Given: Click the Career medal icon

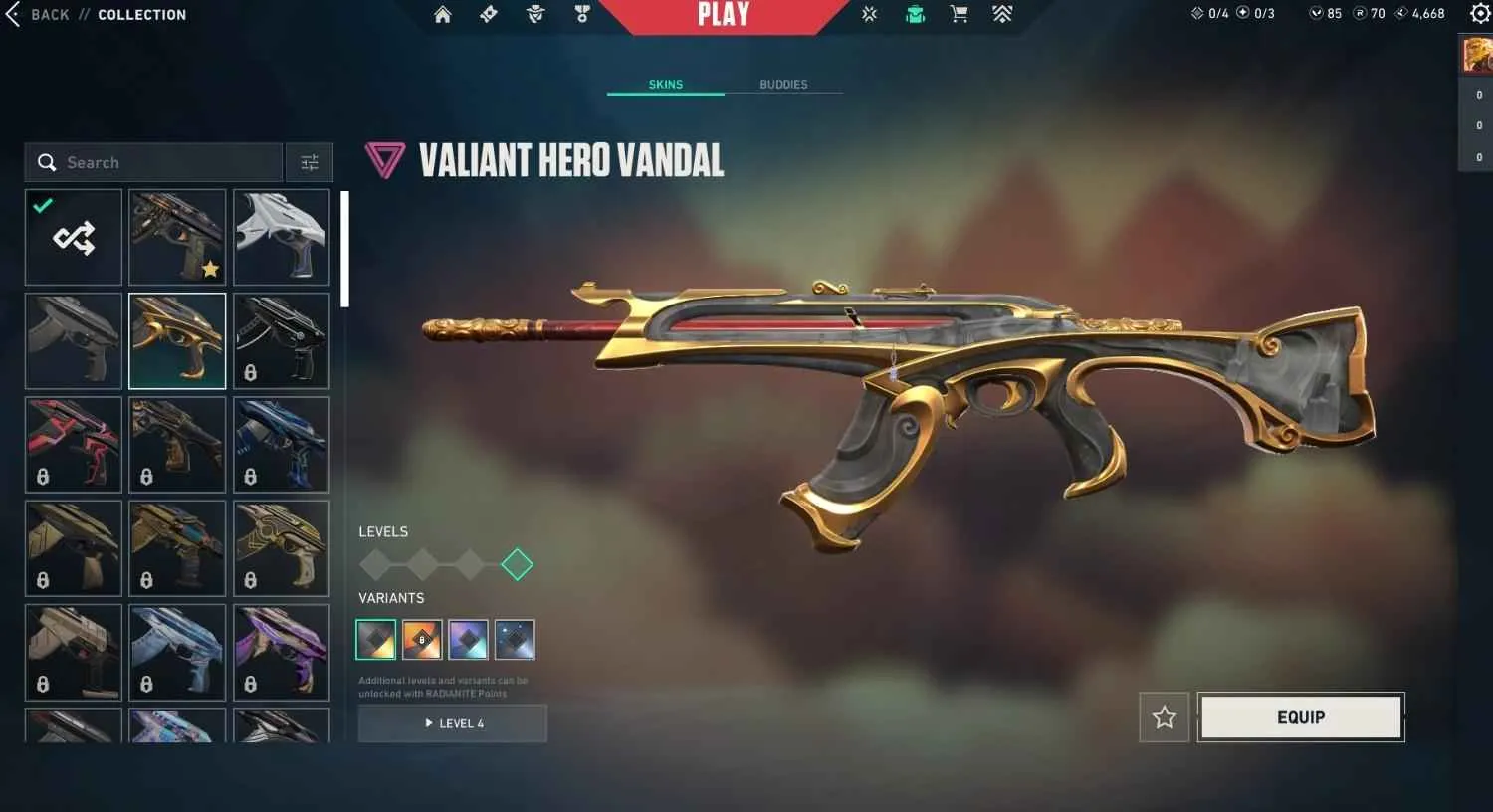Looking at the screenshot, I should [x=582, y=14].
